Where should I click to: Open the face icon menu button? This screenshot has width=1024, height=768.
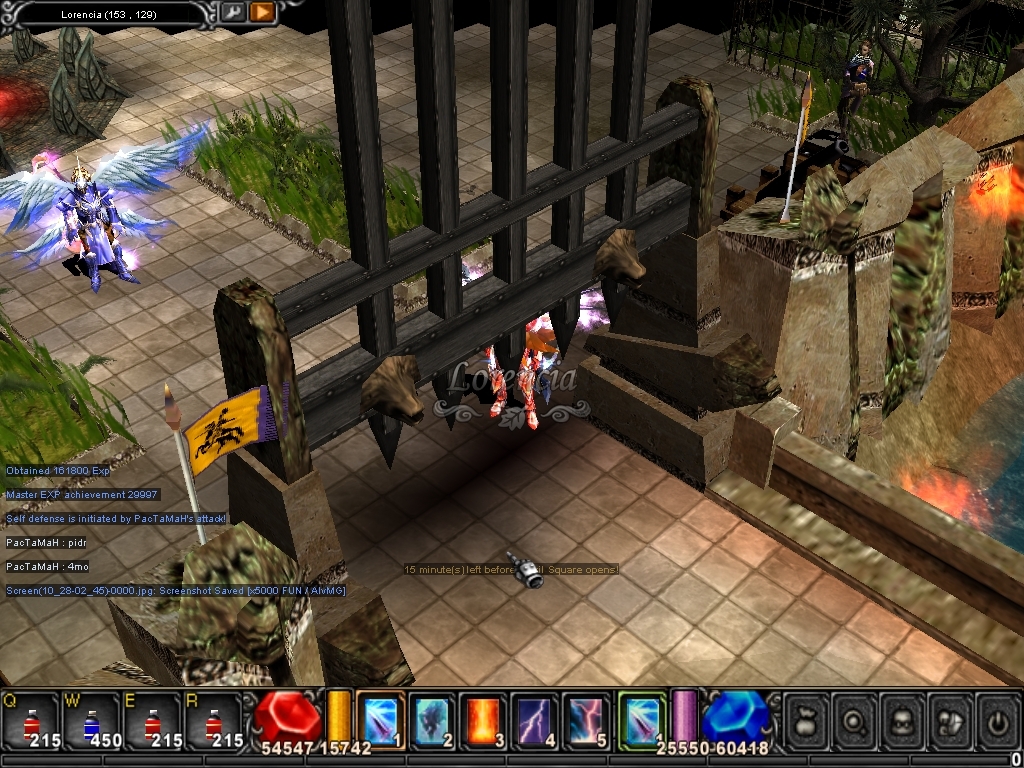tap(902, 720)
